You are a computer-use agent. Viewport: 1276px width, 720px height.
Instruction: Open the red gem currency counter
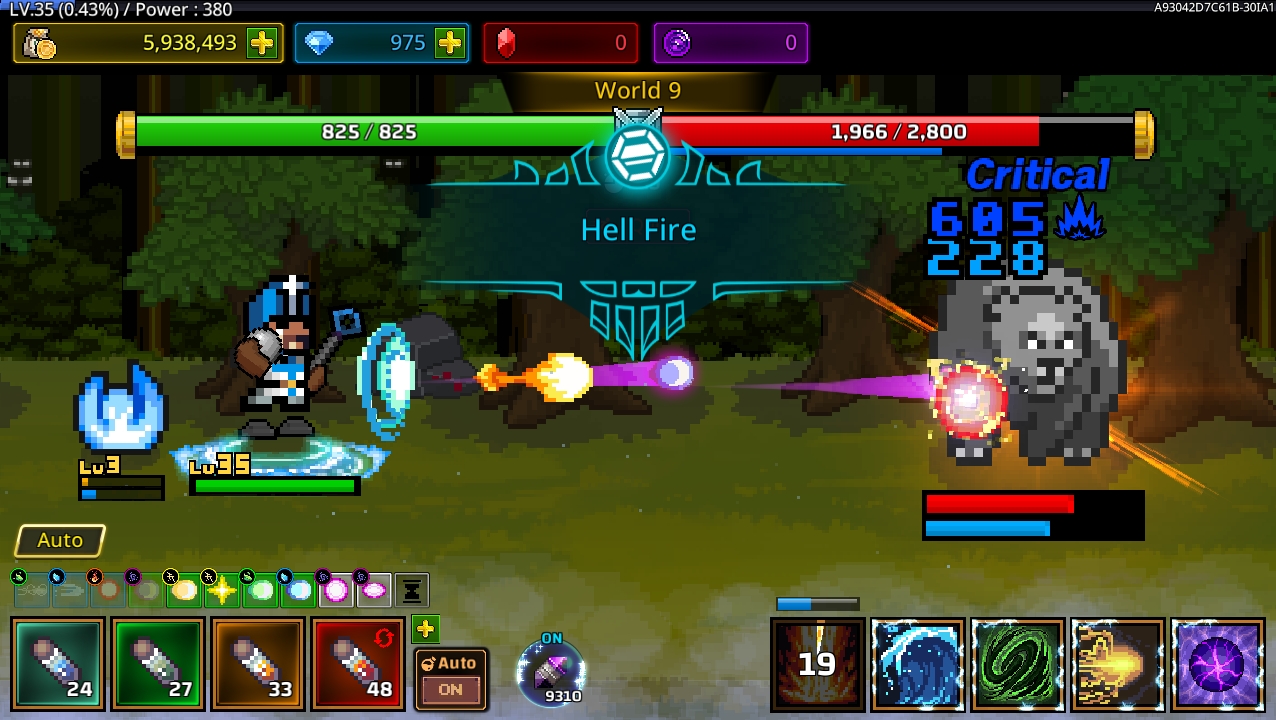pos(560,43)
